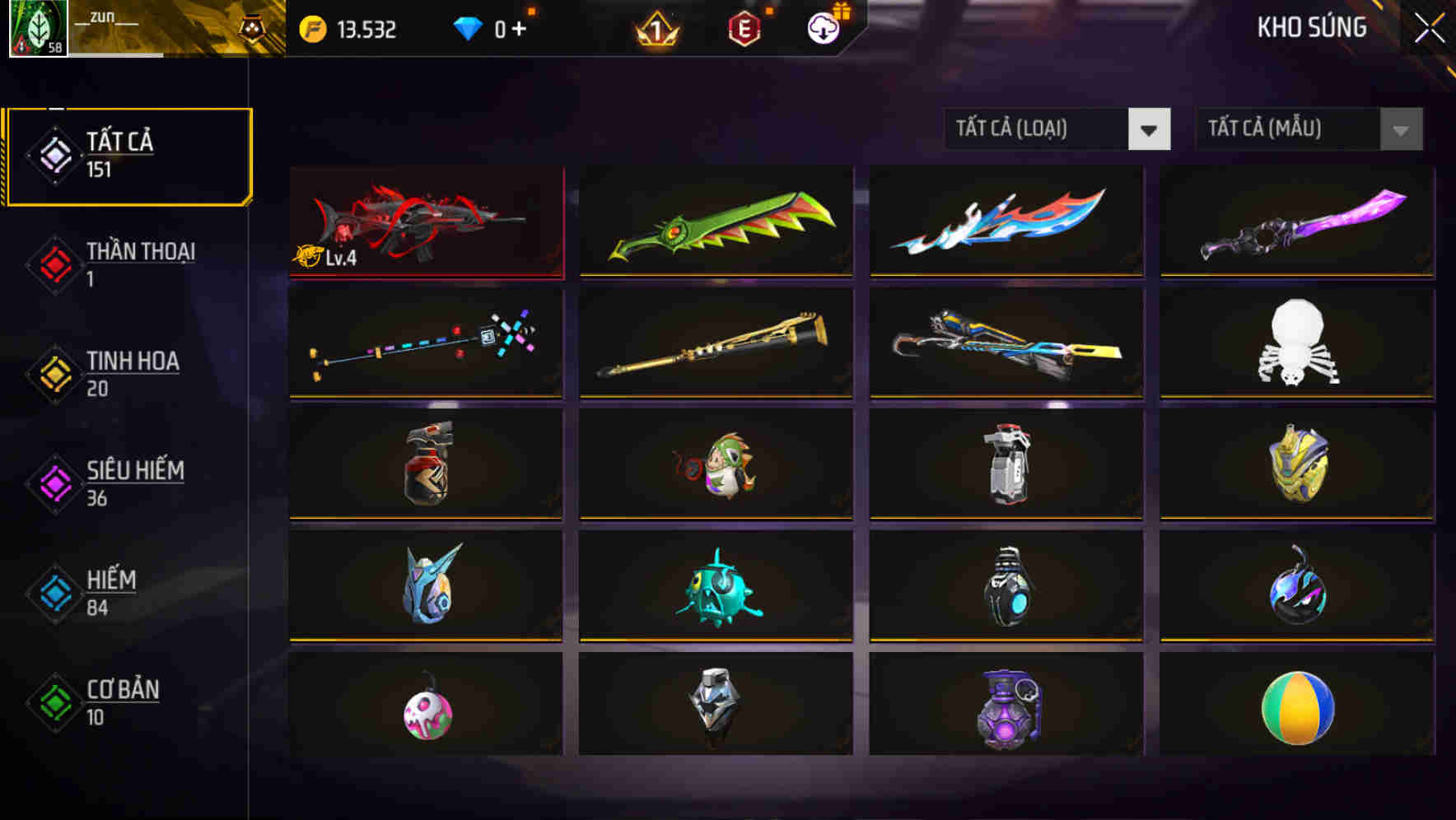The width and height of the screenshot is (1456, 820).
Task: Open the cloud download gift icon
Action: pyautogui.click(x=823, y=27)
